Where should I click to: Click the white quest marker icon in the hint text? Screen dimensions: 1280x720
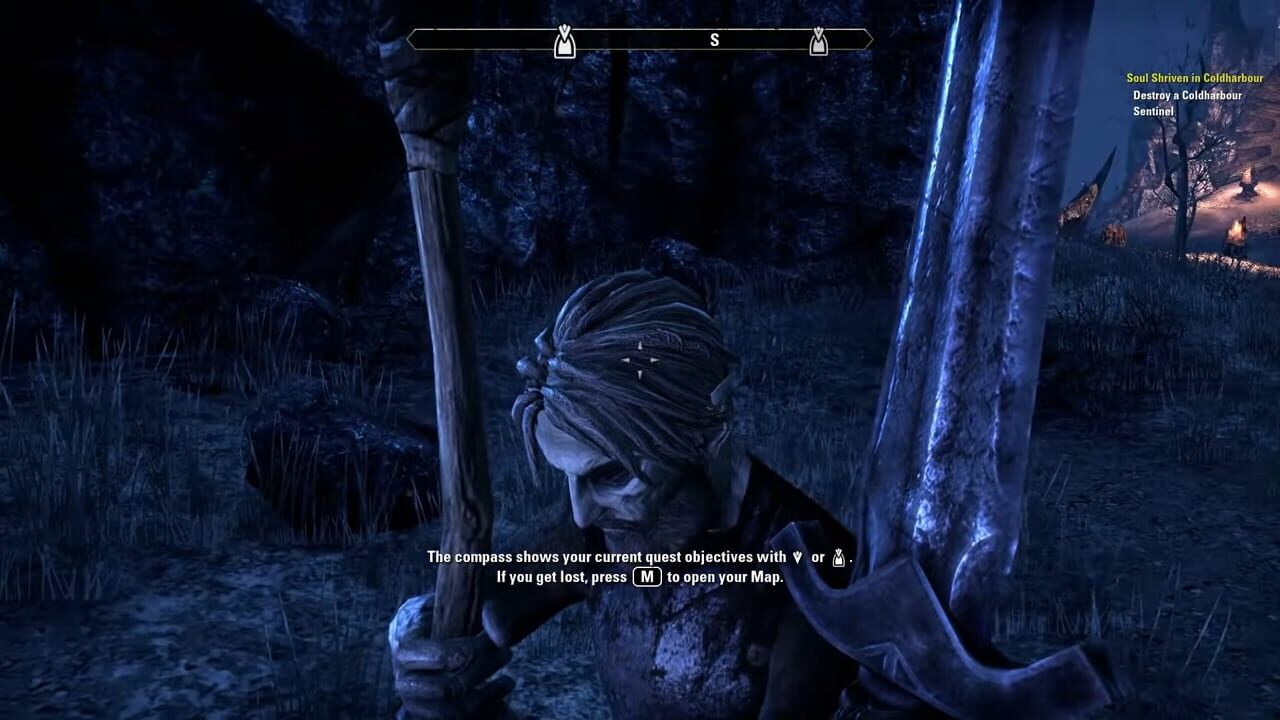[838, 556]
